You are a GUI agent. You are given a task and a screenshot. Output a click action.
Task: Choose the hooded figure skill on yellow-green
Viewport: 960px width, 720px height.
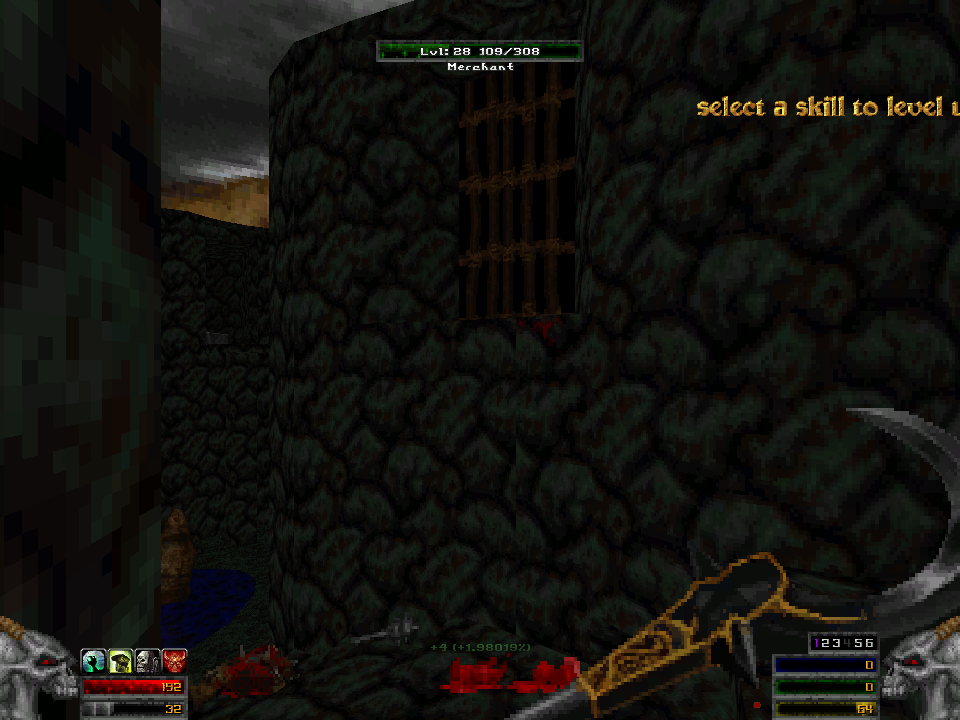tap(121, 660)
